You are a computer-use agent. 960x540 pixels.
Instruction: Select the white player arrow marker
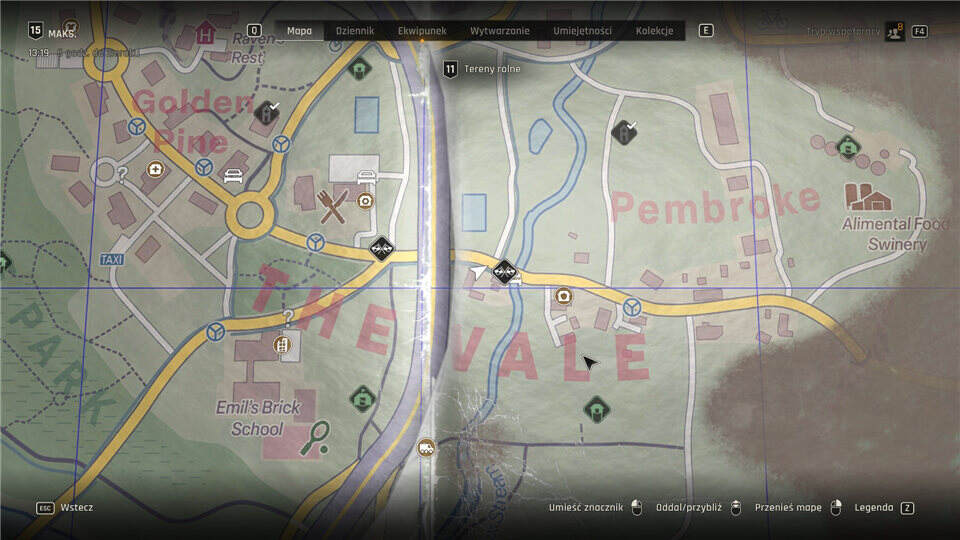coord(479,271)
